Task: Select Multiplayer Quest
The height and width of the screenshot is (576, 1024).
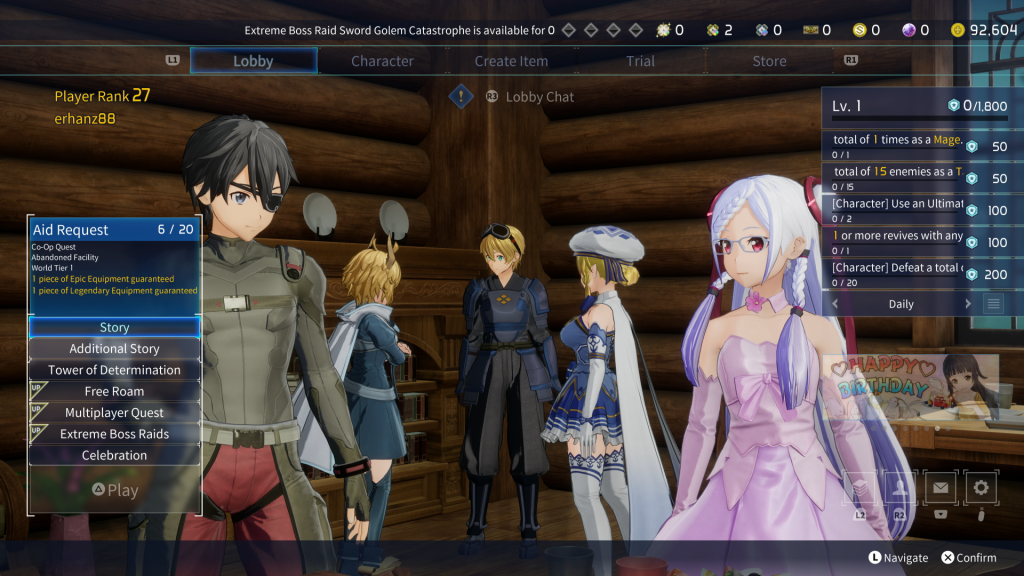Action: pos(114,413)
